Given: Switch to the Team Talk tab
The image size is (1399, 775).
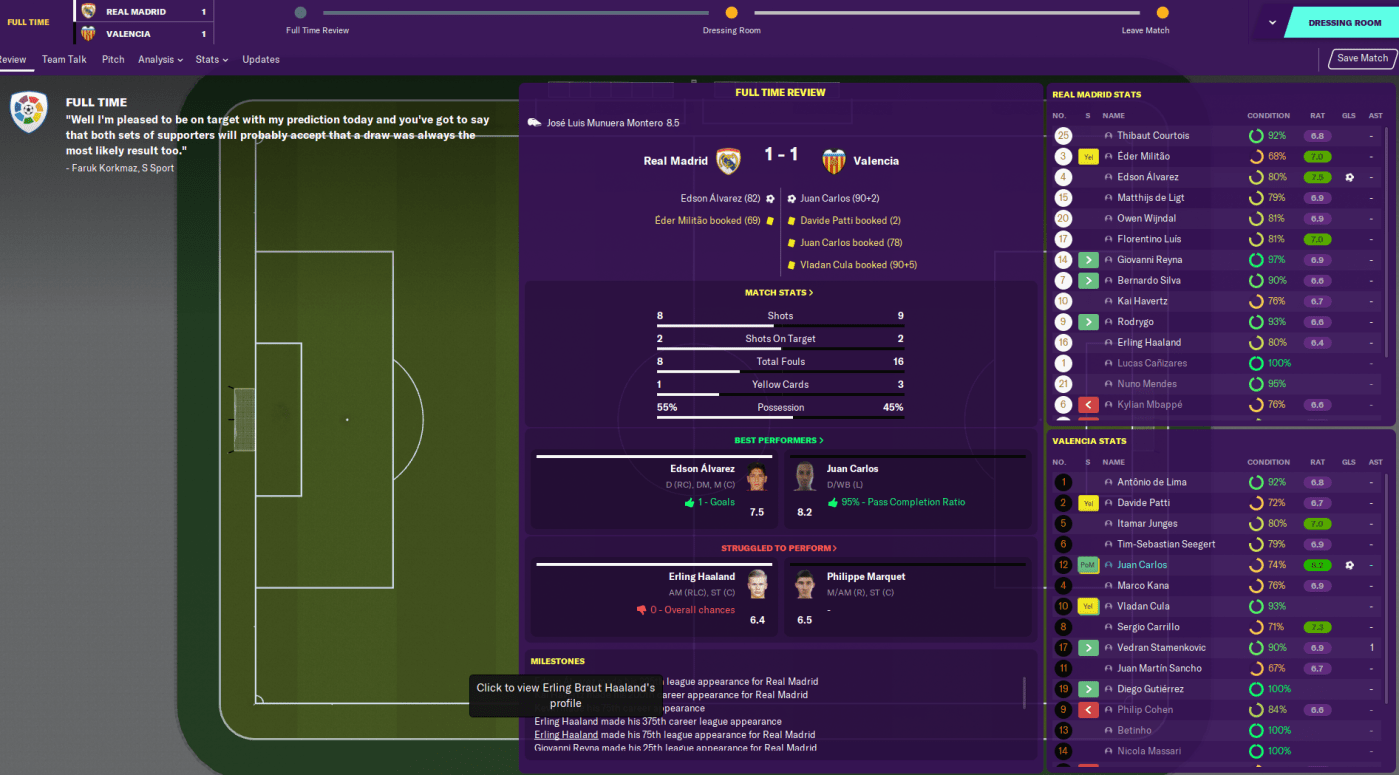Looking at the screenshot, I should tap(64, 60).
